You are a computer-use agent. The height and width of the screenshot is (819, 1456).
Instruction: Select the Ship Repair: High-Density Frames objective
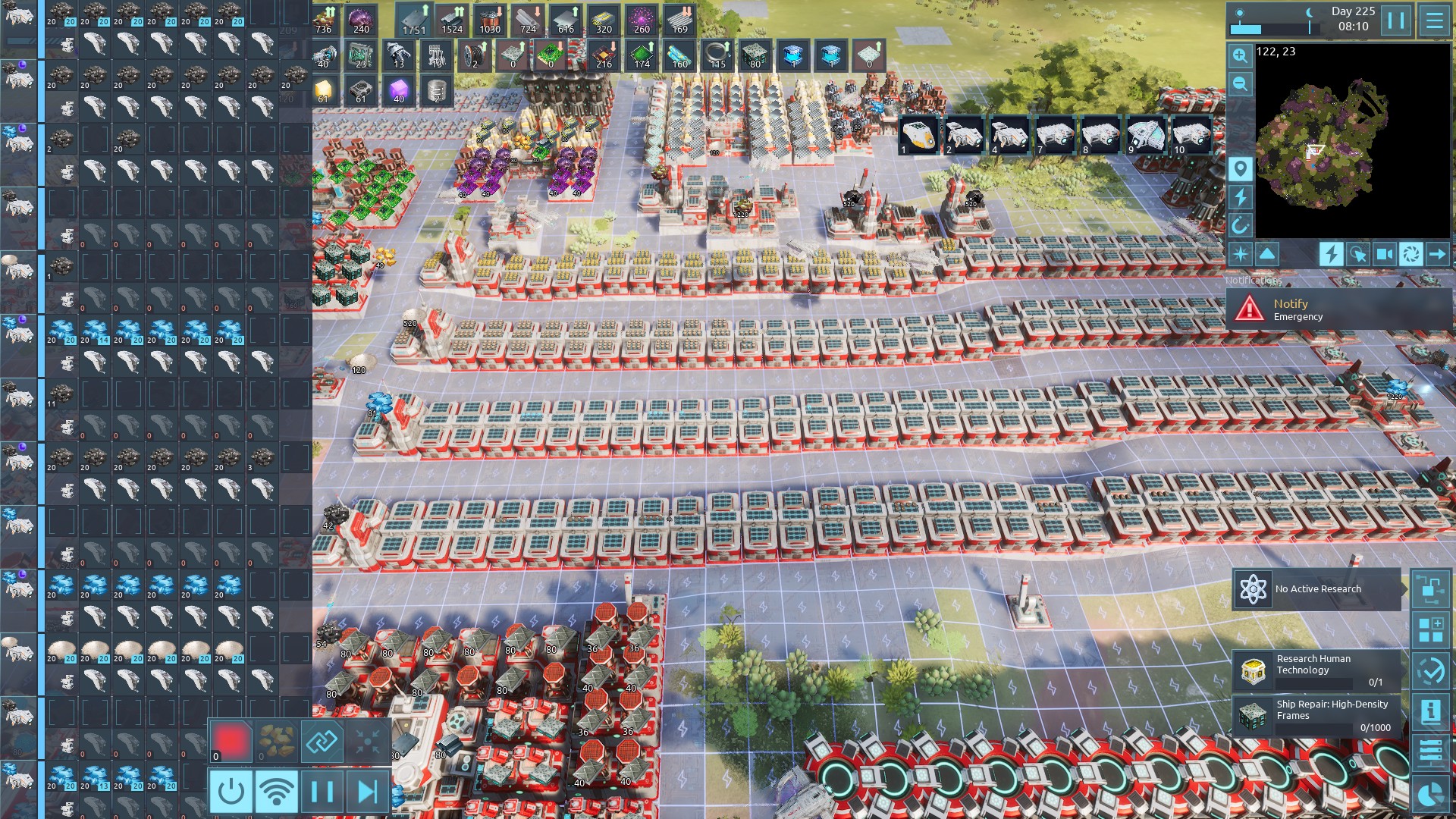click(x=1317, y=715)
